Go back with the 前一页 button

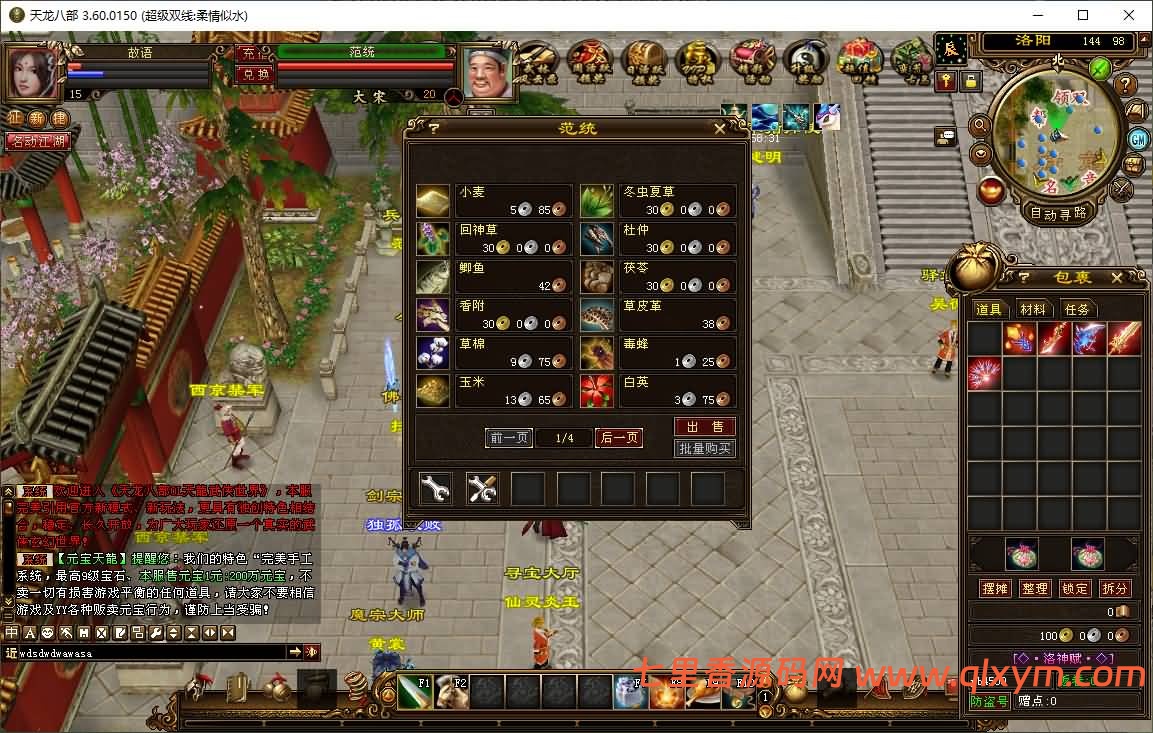pyautogui.click(x=509, y=438)
